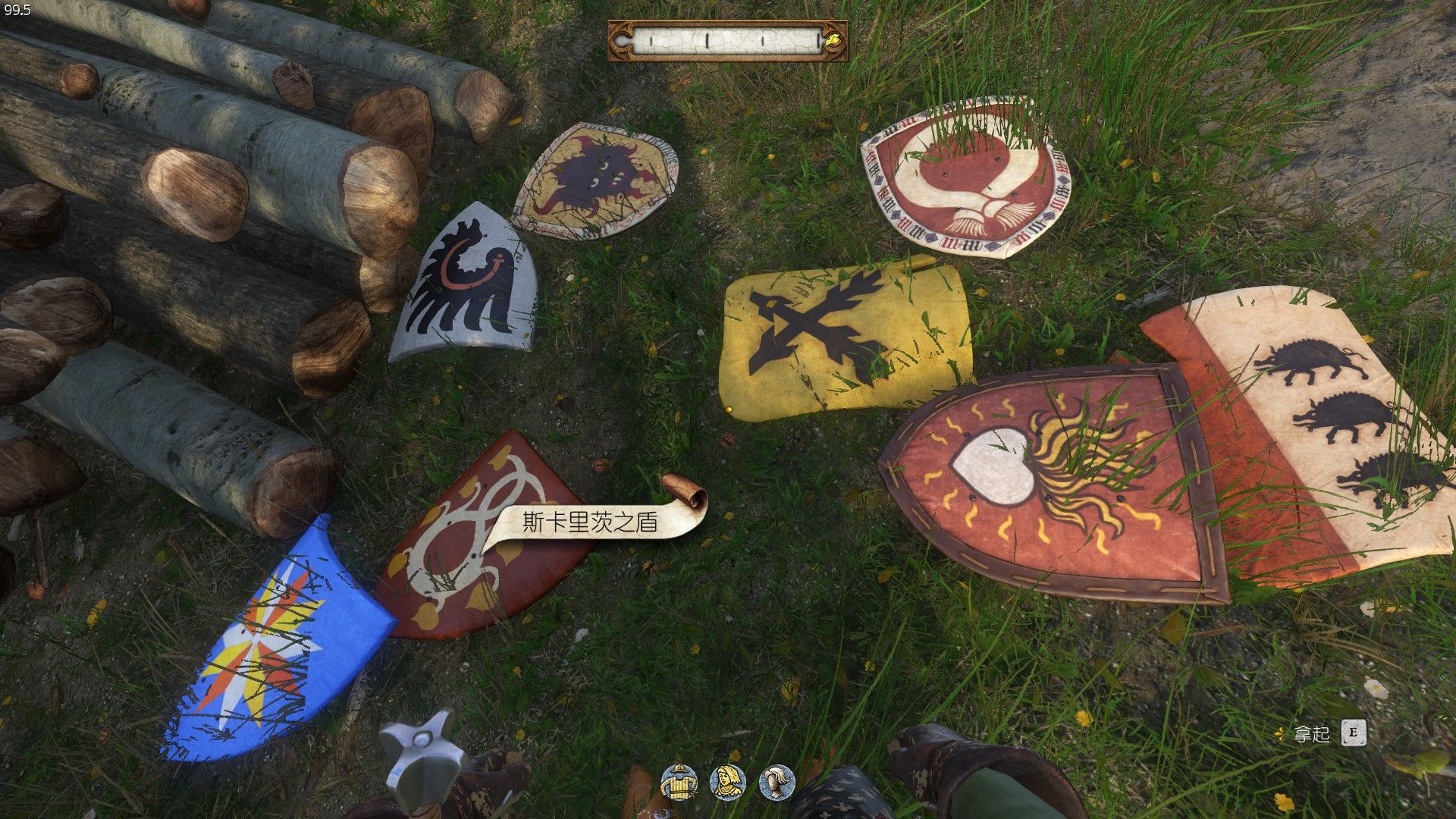Click the center tick marker on the compass

[707, 39]
